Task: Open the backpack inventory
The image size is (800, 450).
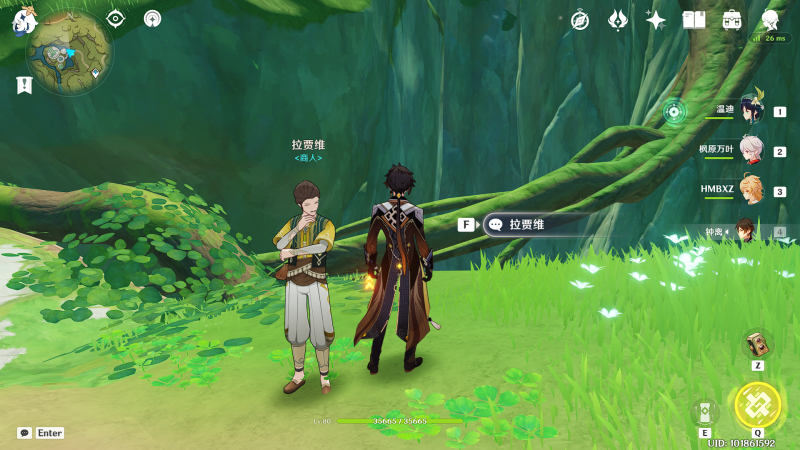Action: pyautogui.click(x=732, y=20)
